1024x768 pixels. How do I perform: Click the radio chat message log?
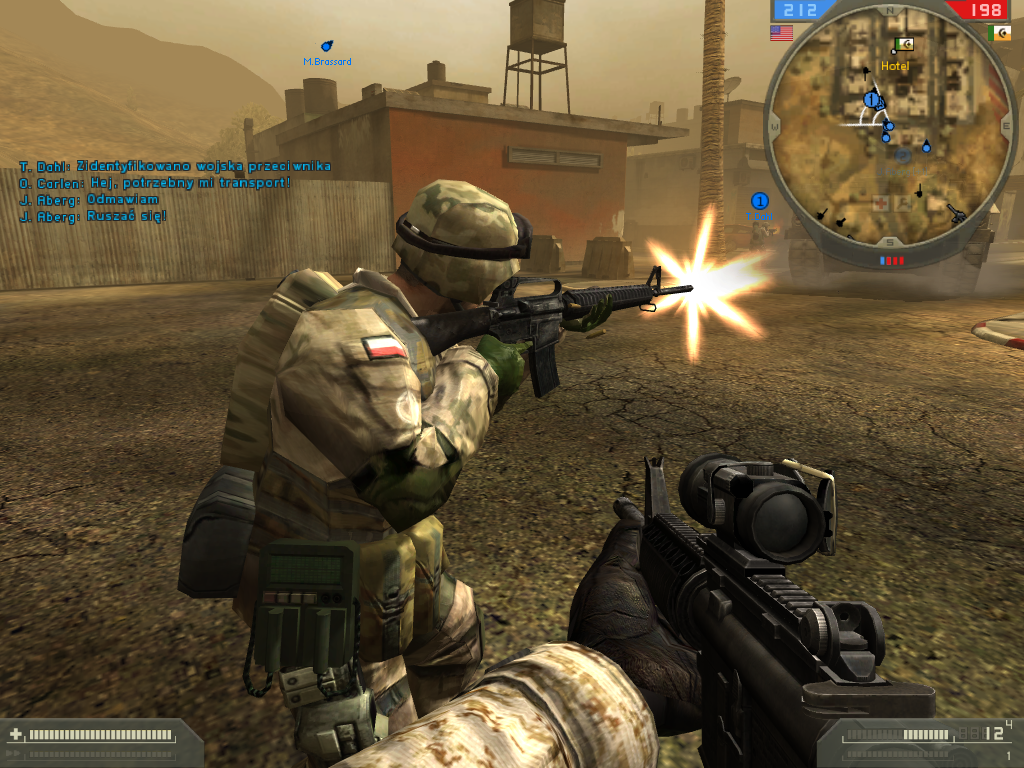[x=175, y=190]
